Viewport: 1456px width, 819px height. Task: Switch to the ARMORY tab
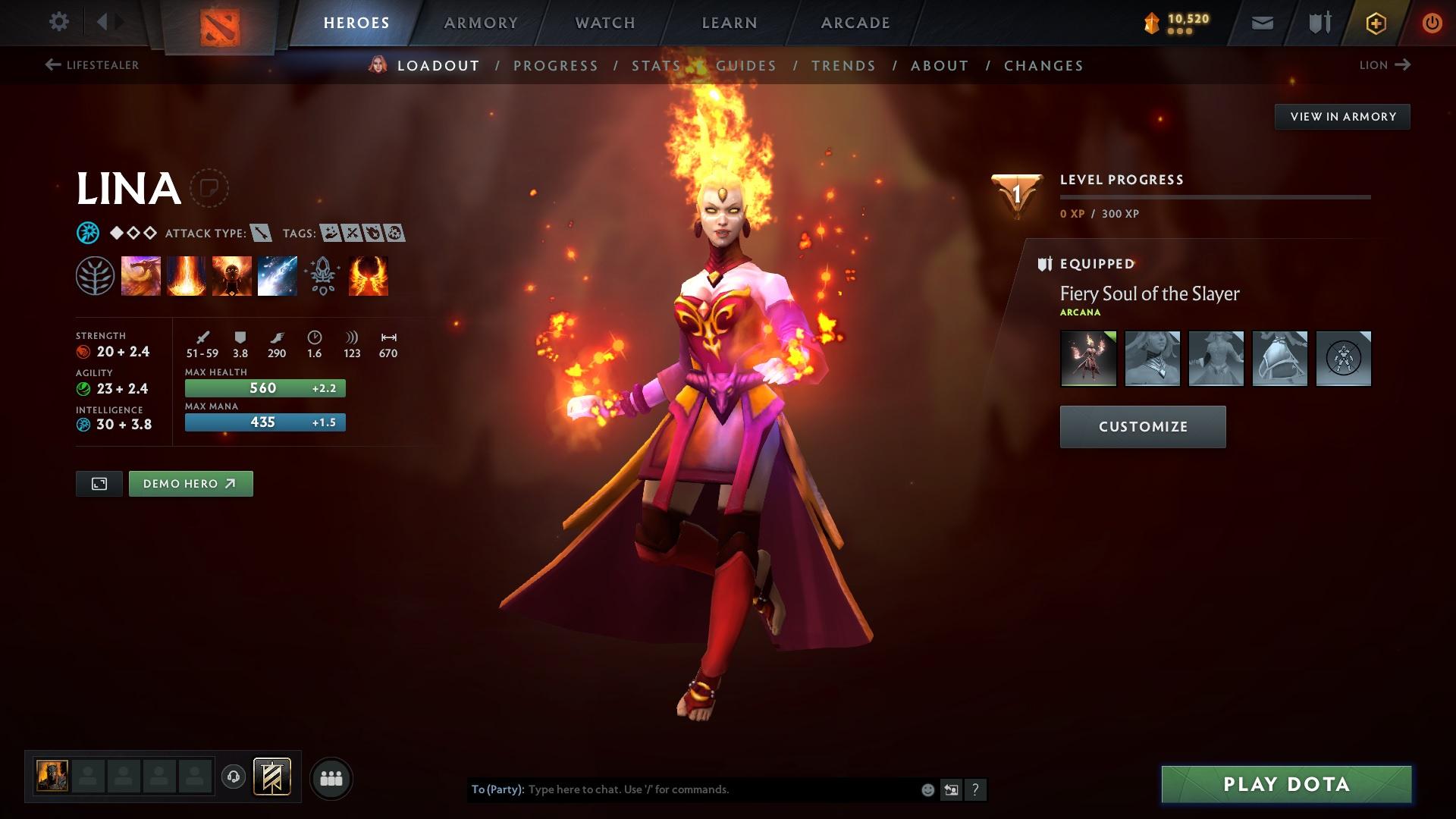pos(480,22)
